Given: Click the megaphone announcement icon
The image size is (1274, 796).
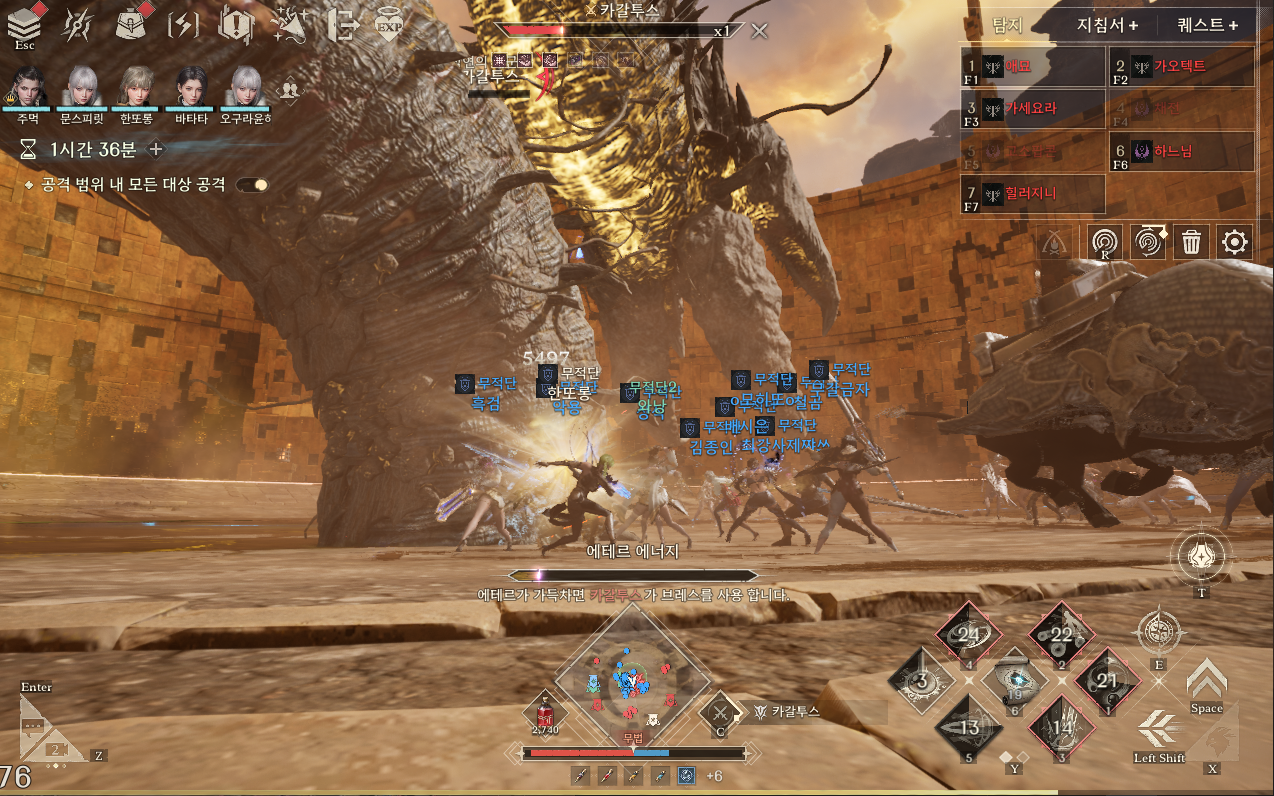Looking at the screenshot, I should click(289, 24).
